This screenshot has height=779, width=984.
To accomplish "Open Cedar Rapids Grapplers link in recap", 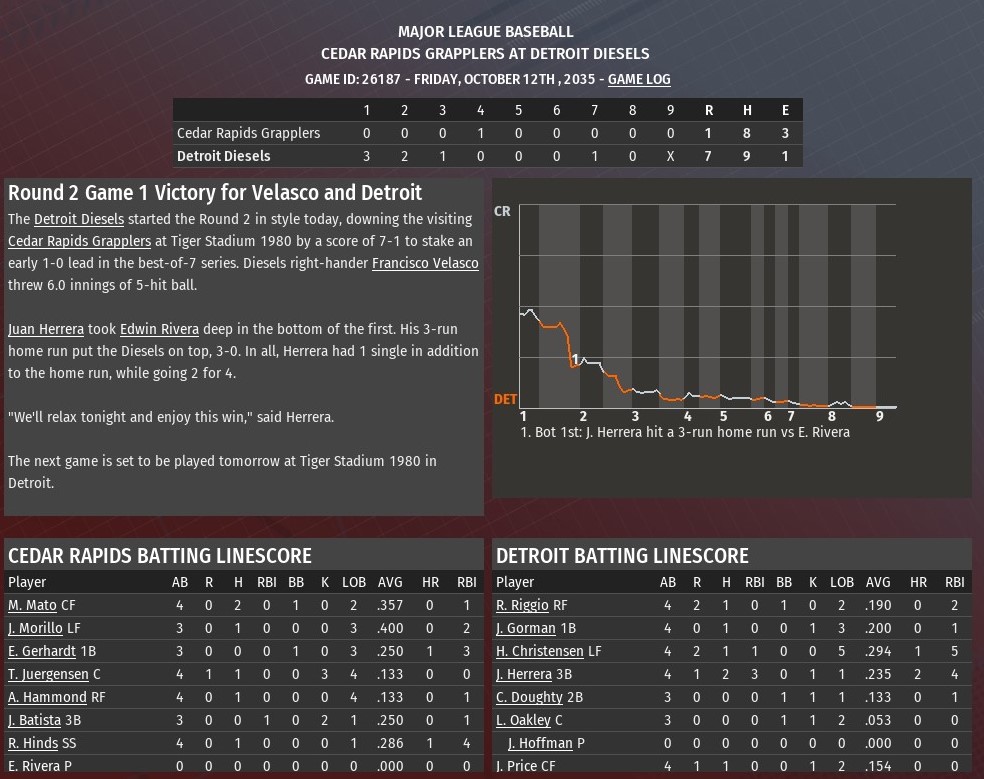I will (x=80, y=241).
